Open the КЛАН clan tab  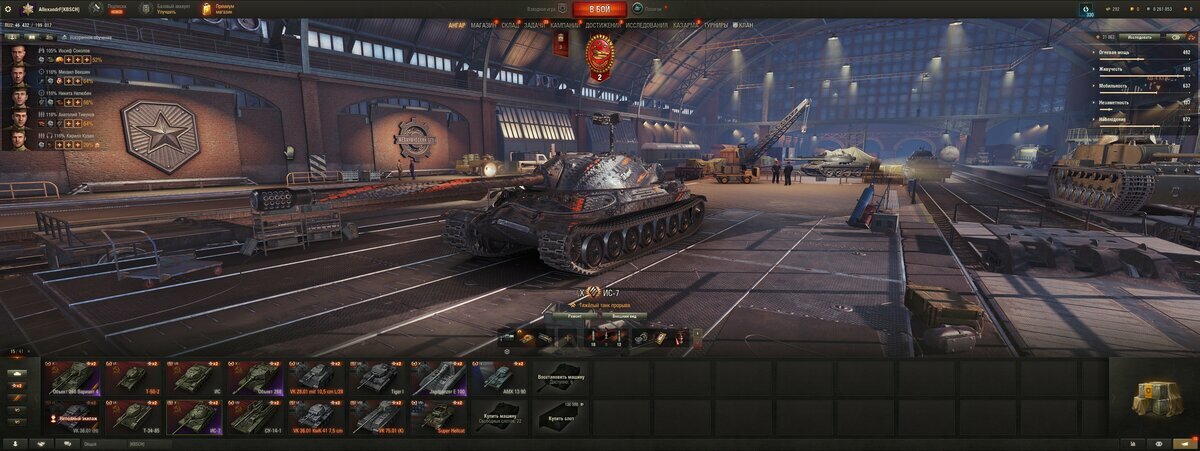pyautogui.click(x=745, y=24)
